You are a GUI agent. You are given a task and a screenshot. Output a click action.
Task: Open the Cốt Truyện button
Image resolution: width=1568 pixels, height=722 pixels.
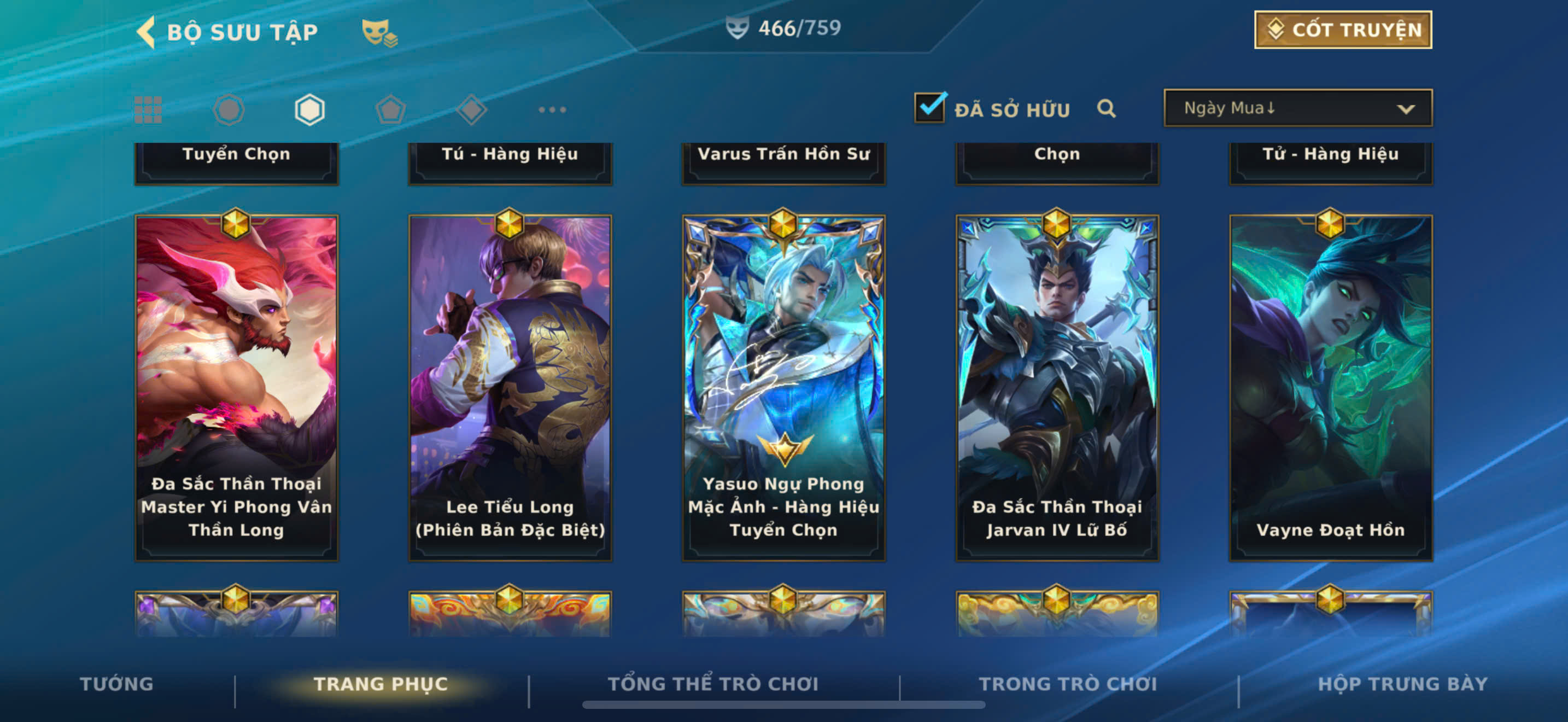(x=1342, y=30)
